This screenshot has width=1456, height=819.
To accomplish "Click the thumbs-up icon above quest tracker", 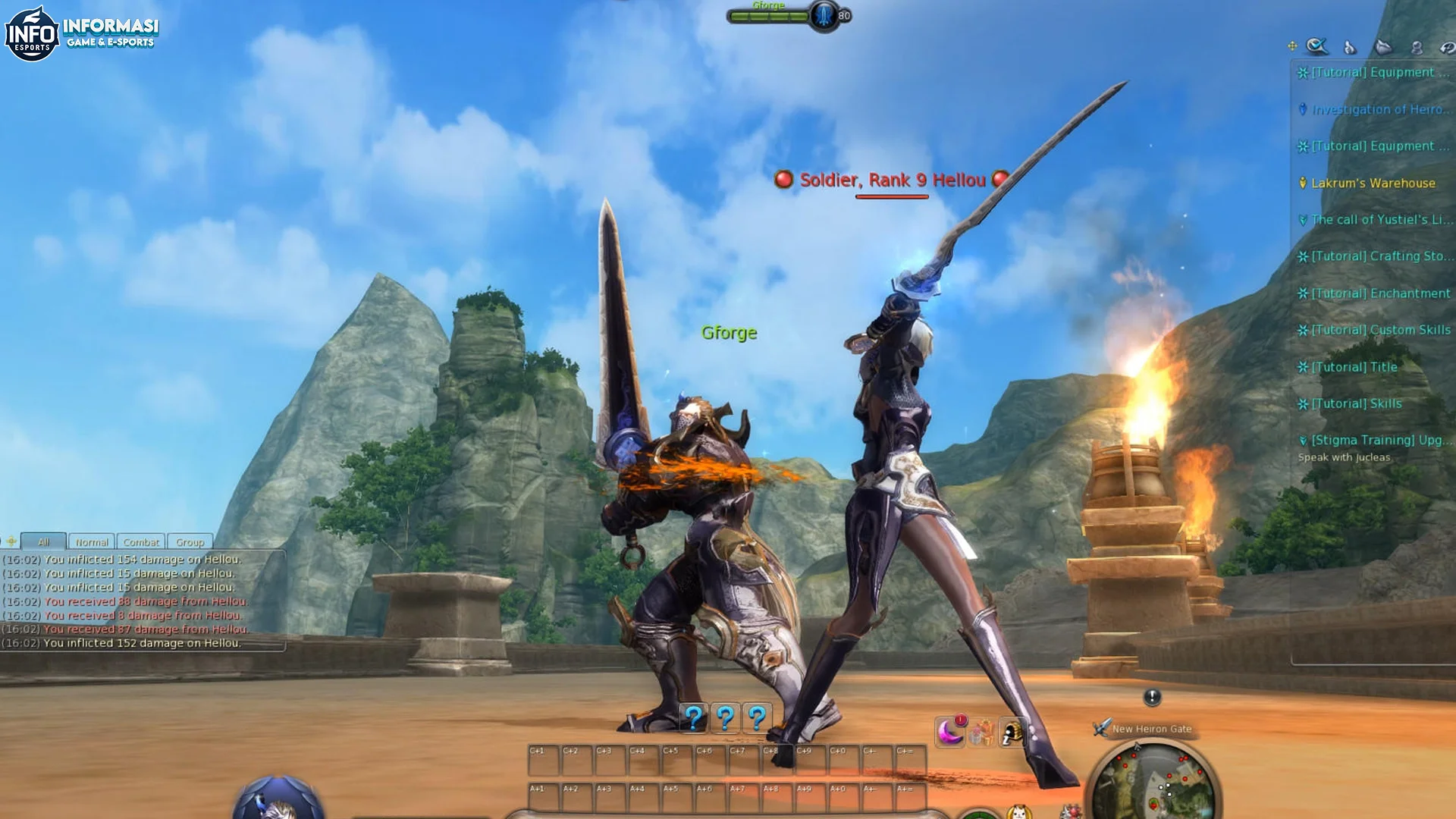I will pos(1350,48).
